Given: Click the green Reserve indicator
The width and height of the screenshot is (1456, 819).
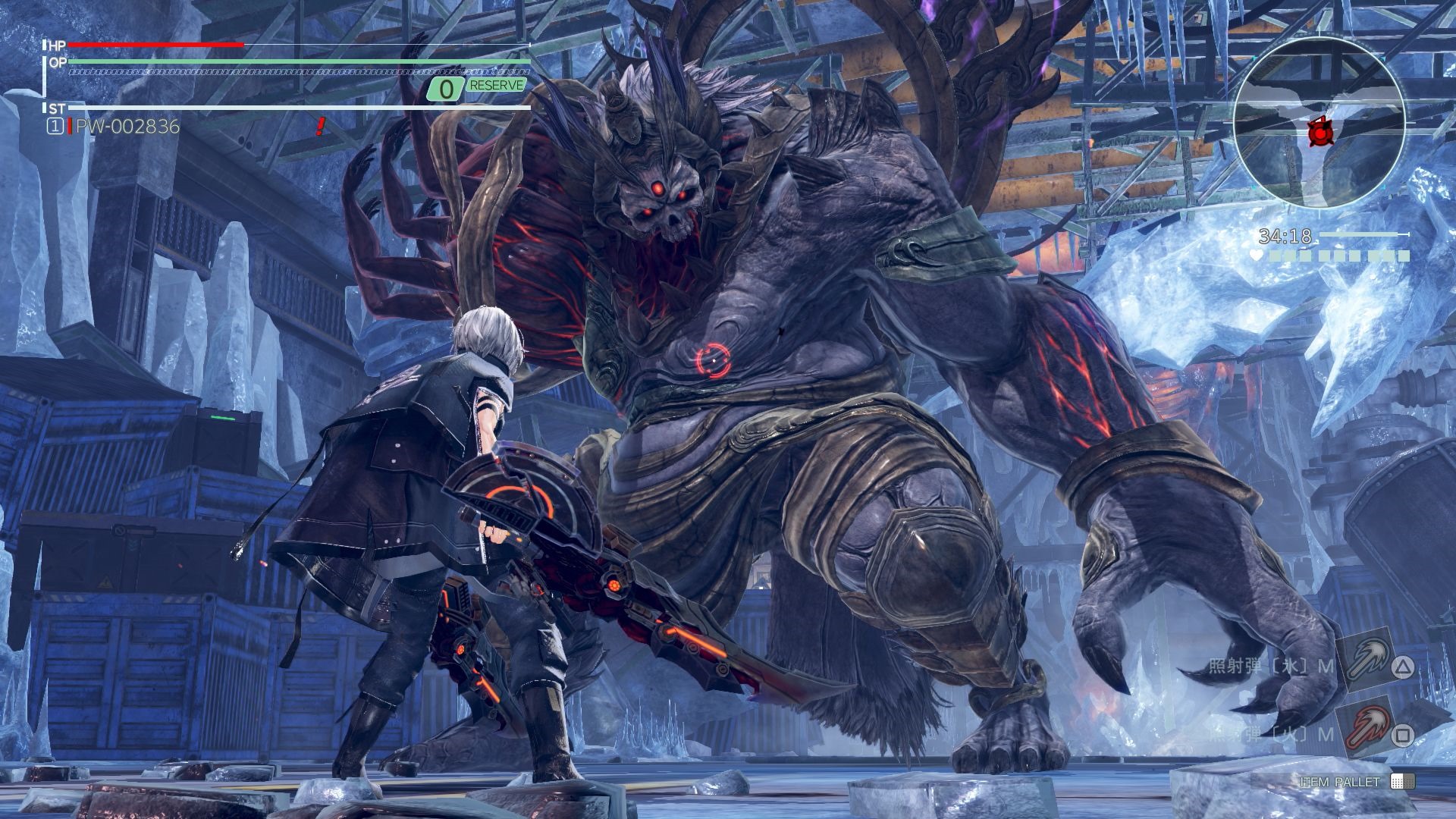Looking at the screenshot, I should pyautogui.click(x=496, y=86).
